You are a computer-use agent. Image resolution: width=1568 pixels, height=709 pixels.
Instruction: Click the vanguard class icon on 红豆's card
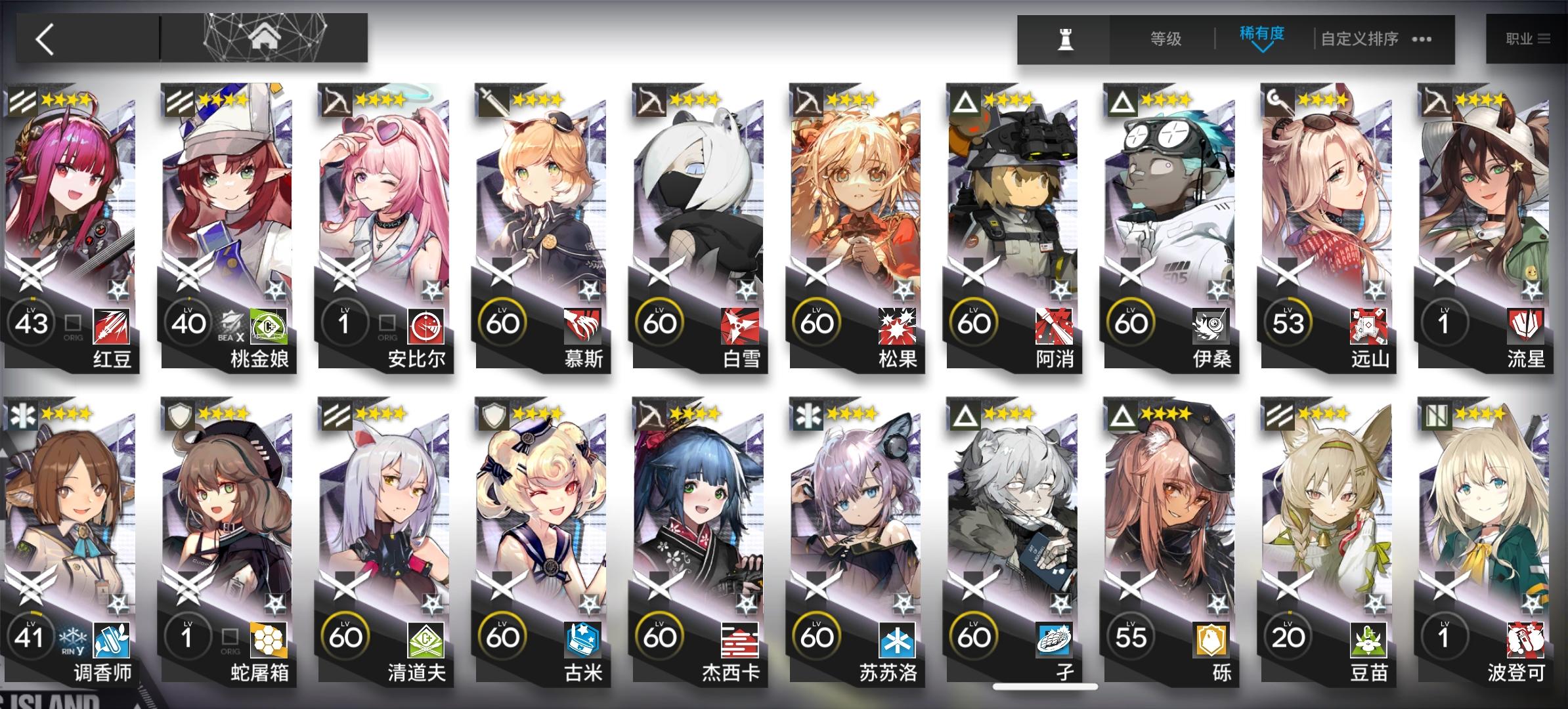[x=23, y=102]
